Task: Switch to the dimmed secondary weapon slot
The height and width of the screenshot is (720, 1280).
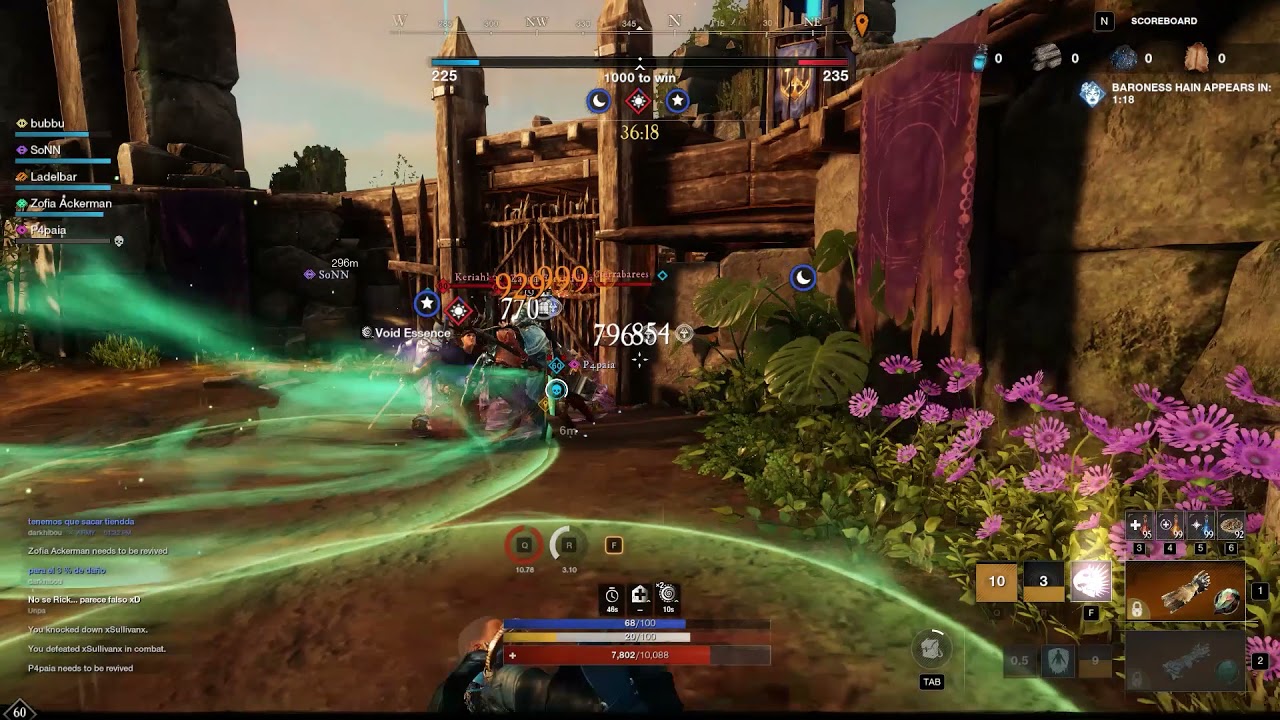Action: [x=1186, y=661]
